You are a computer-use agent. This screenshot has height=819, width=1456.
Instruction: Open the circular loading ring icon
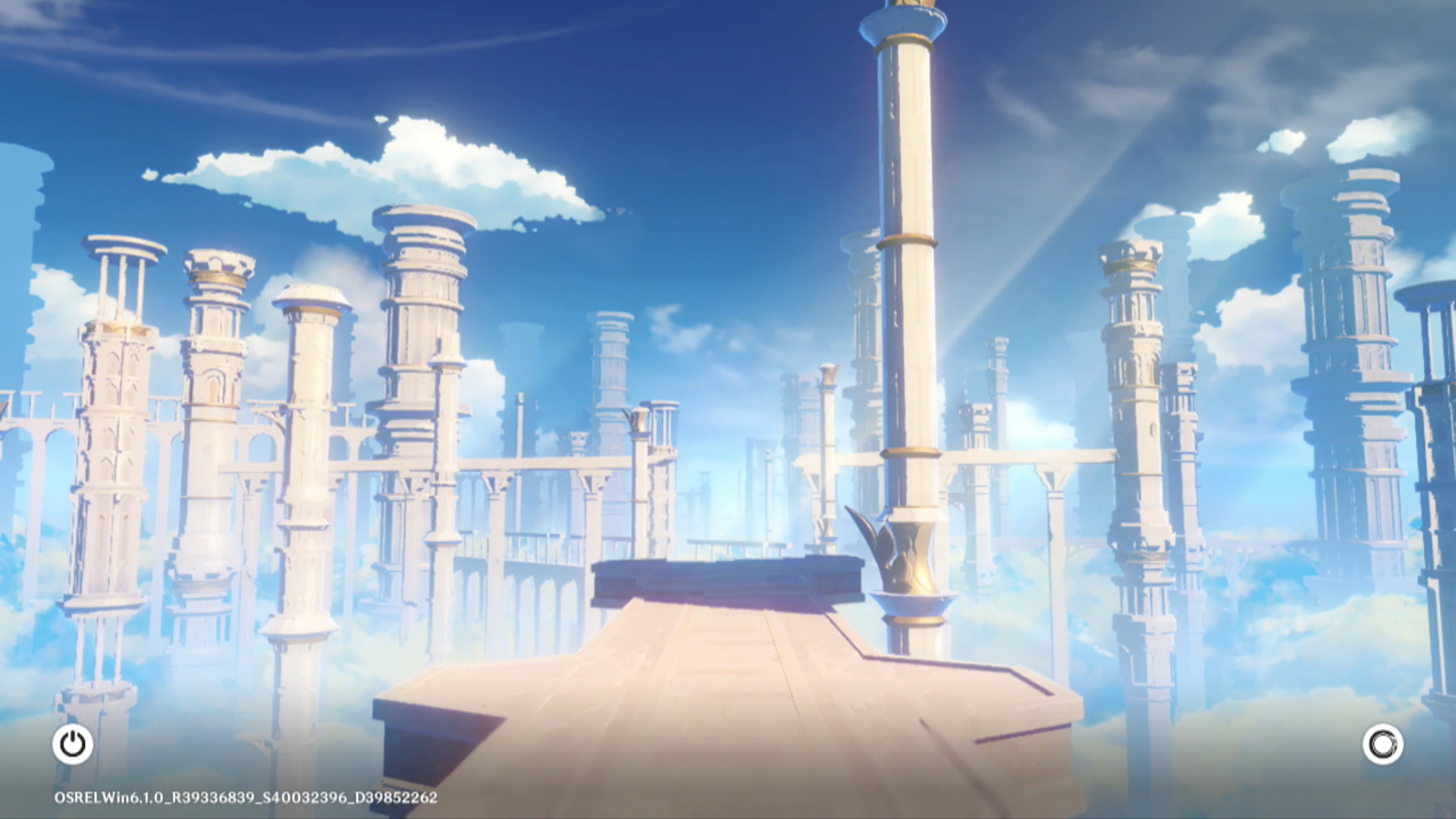[x=1382, y=744]
